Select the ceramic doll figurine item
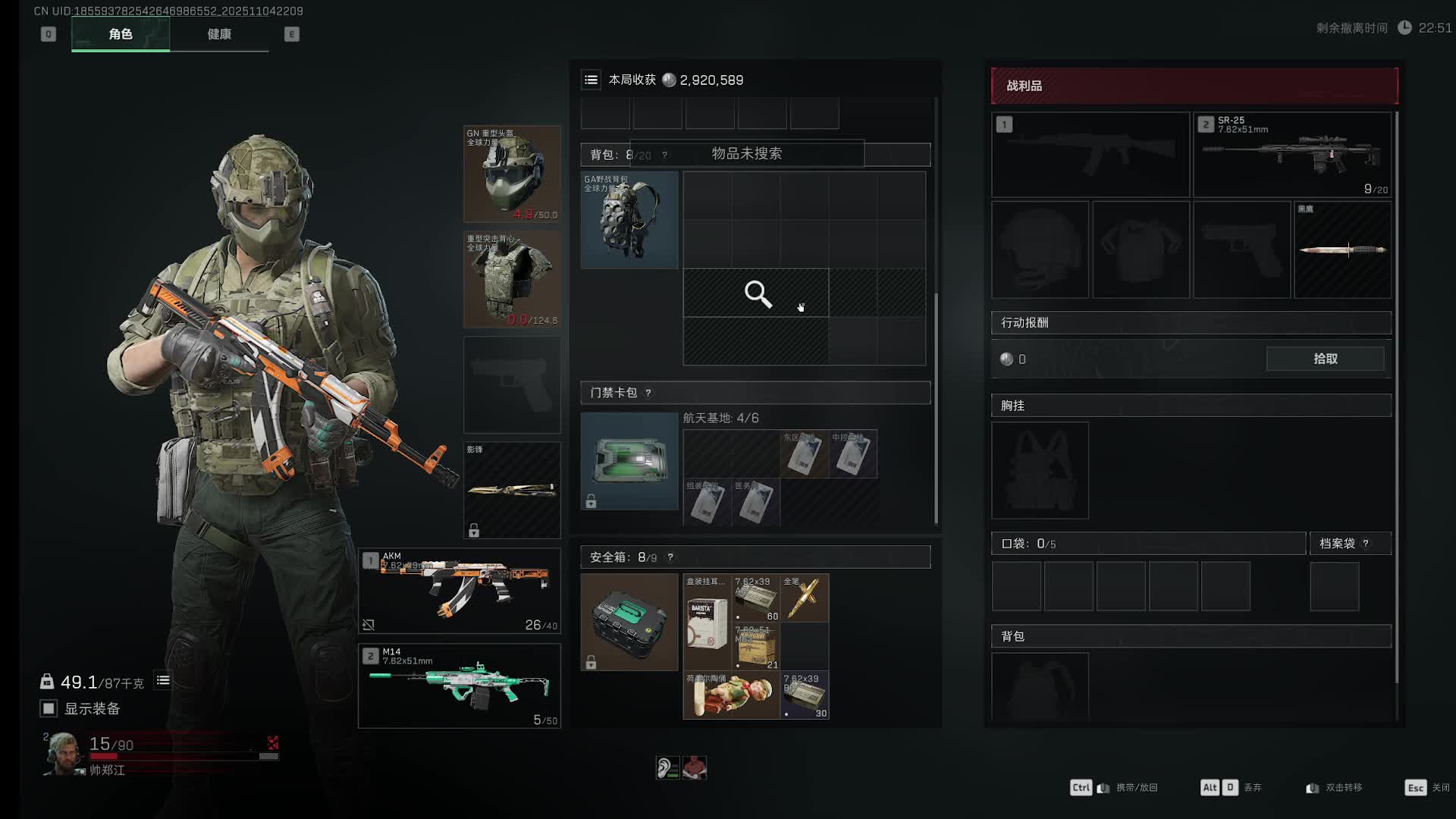This screenshot has height=819, width=1456. point(731,695)
